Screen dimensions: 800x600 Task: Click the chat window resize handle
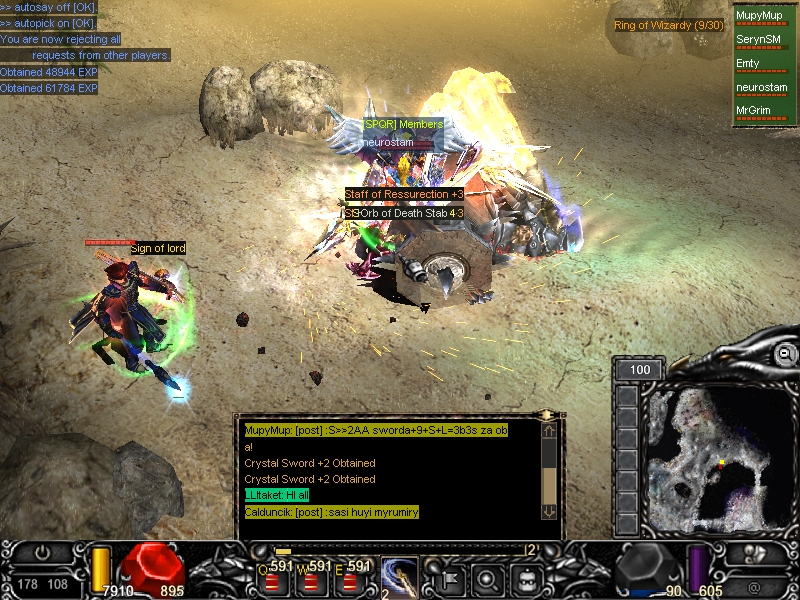547,414
